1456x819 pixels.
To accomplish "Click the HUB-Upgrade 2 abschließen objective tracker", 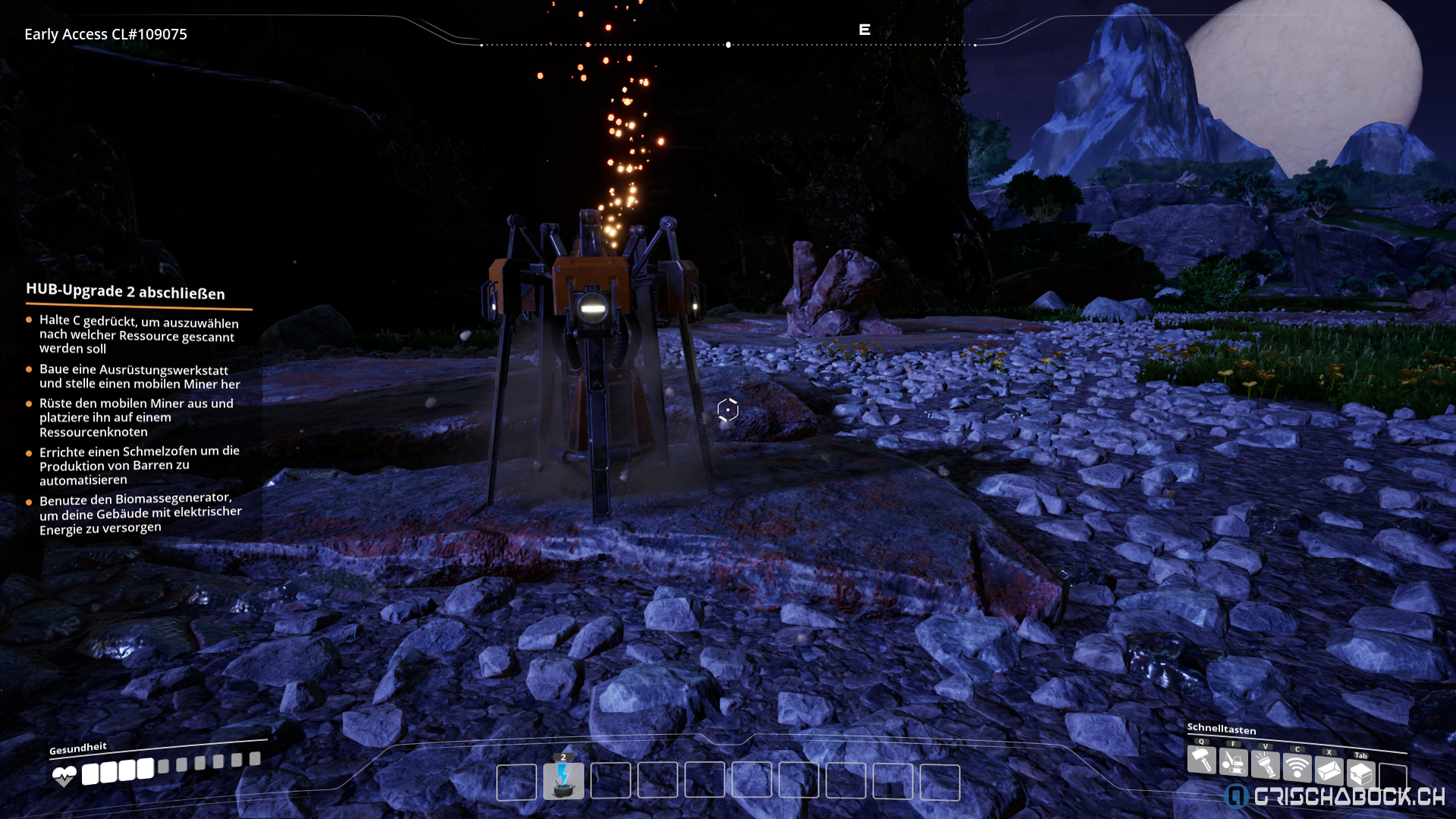I will click(x=125, y=291).
